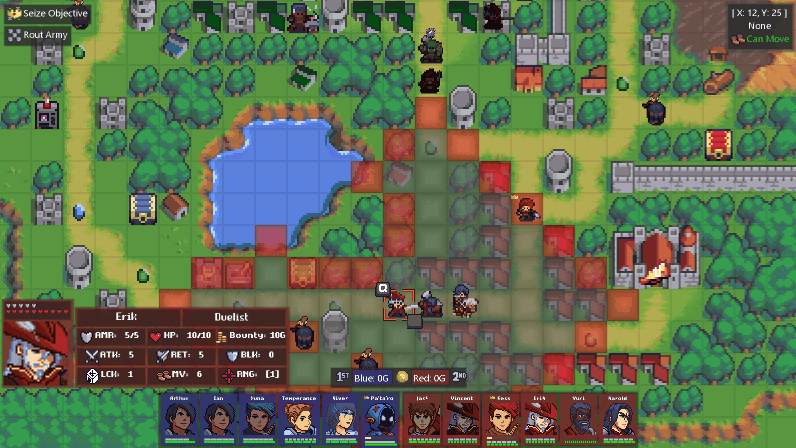Viewport: 796px width, 448px height.
Task: Select Jack's portrait on the red team
Action: (424, 418)
